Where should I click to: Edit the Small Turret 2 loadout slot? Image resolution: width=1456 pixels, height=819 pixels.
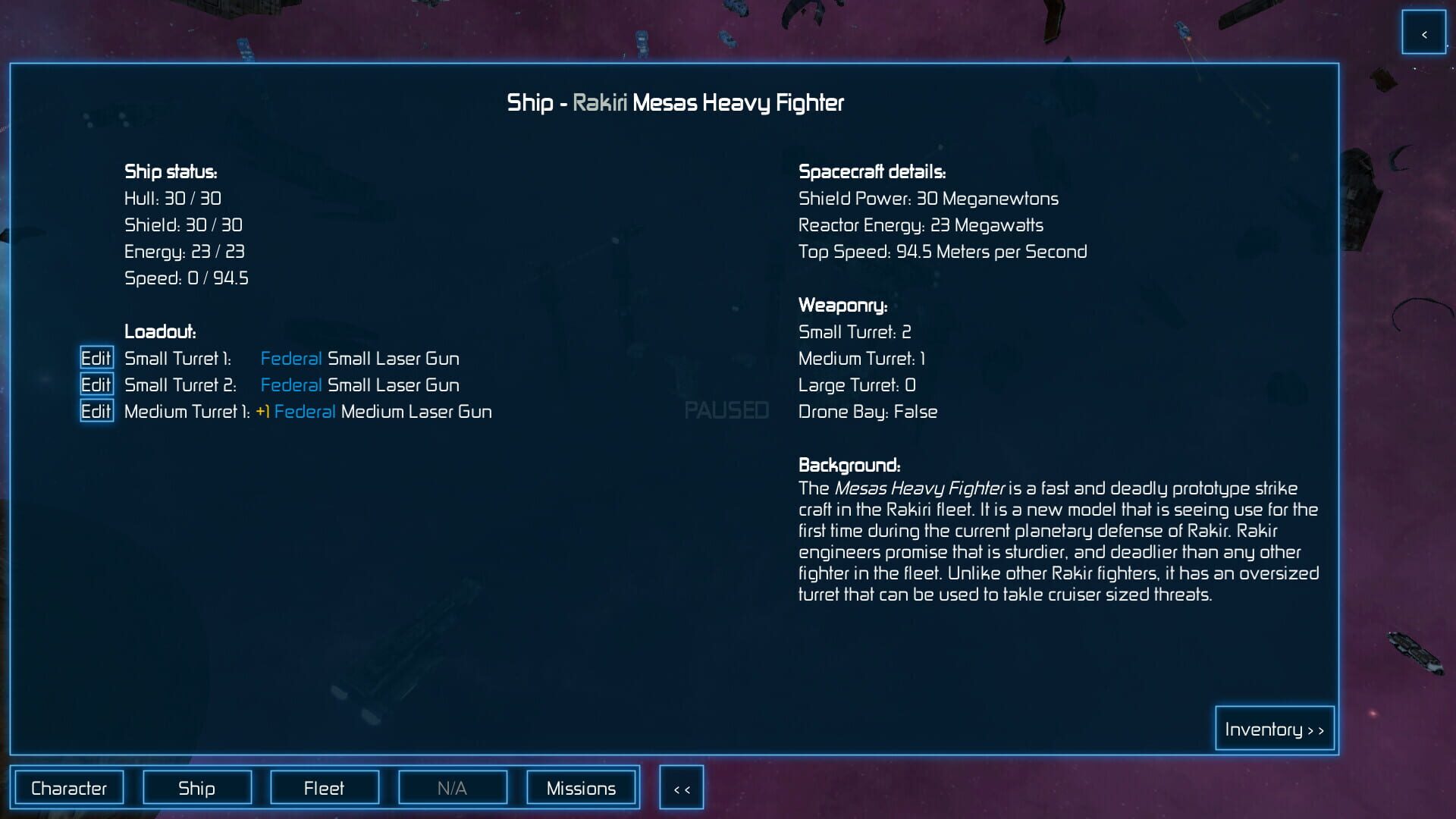pos(96,384)
